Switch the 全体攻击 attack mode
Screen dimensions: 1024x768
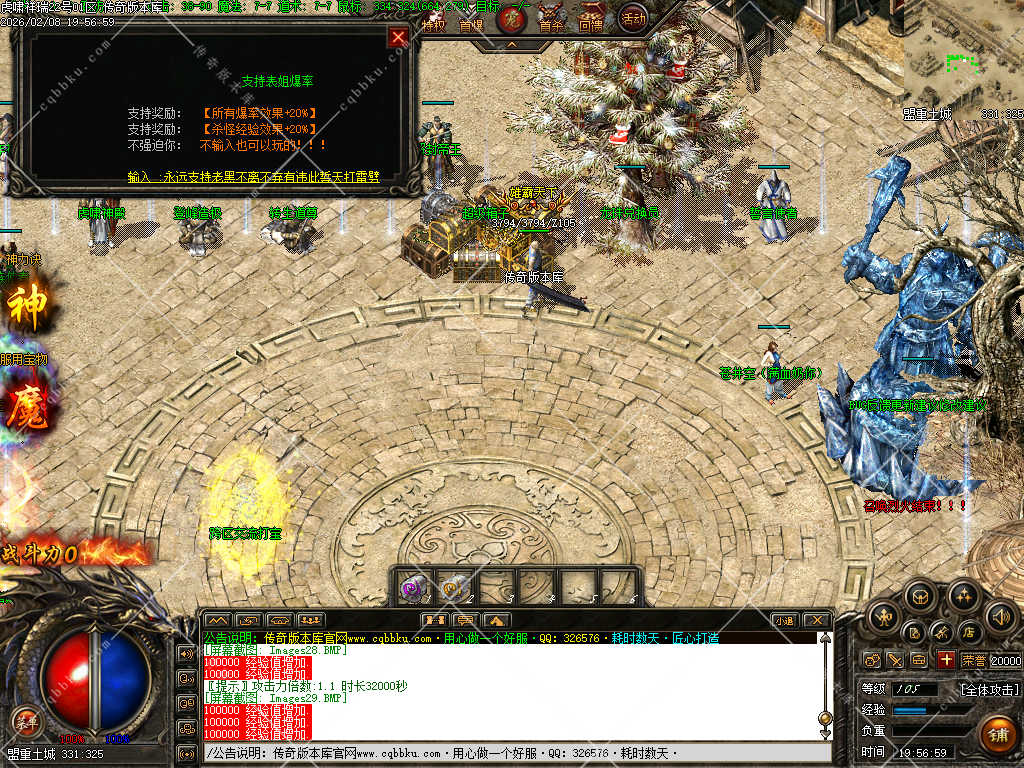(990, 689)
